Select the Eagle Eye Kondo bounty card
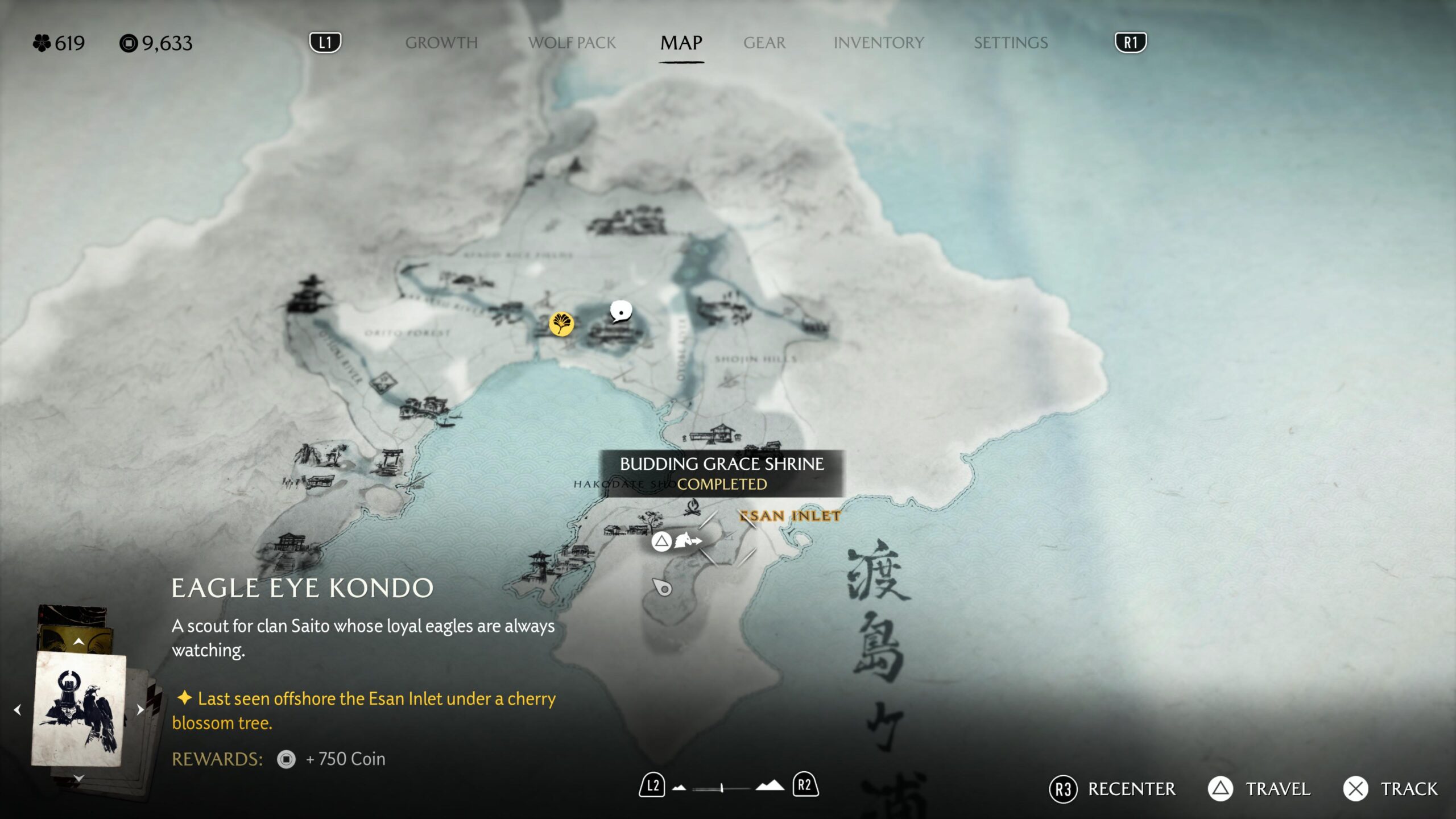This screenshot has height=819, width=1456. click(x=78, y=709)
